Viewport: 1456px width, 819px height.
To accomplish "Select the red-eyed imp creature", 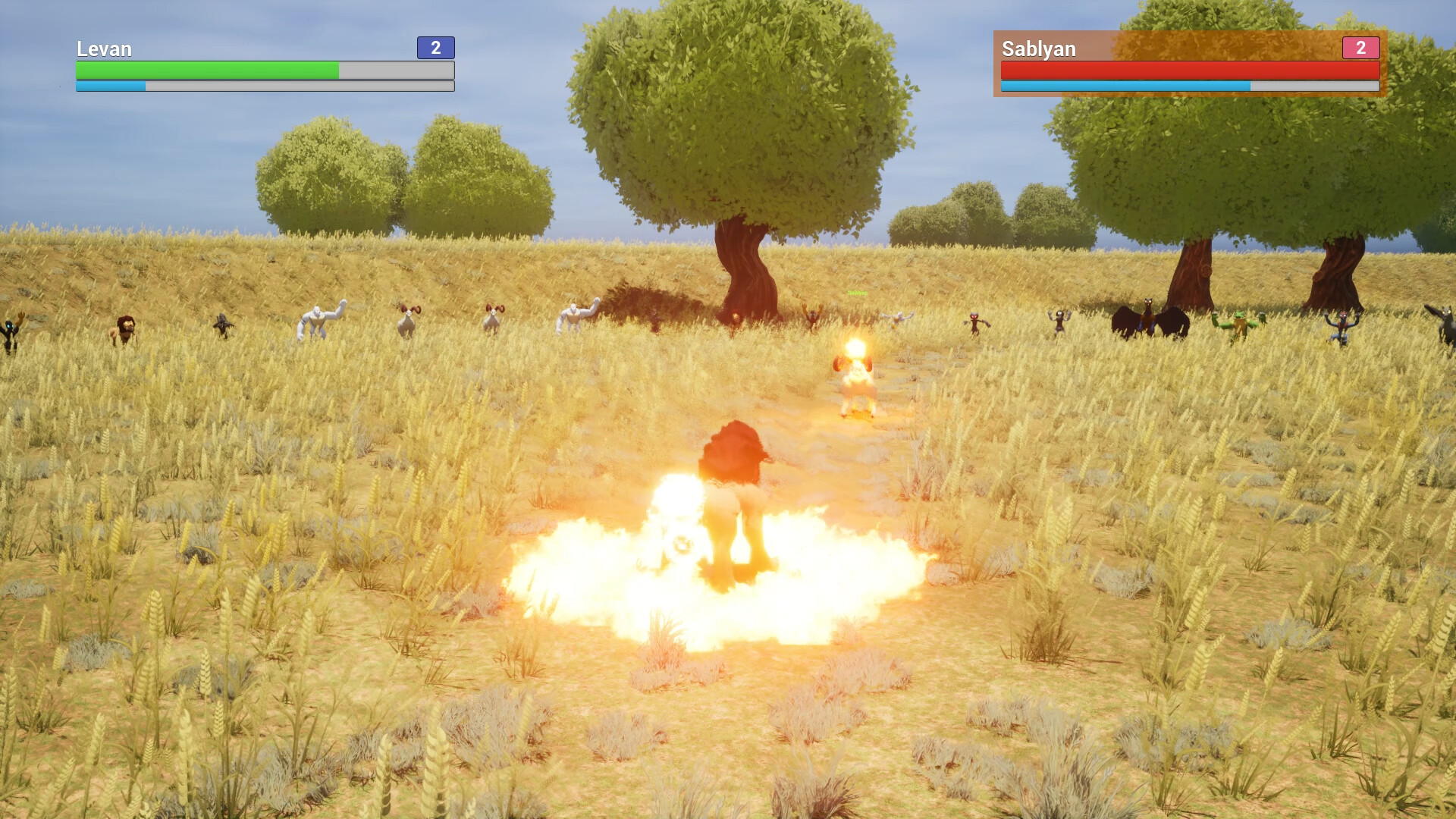I will coord(976,322).
